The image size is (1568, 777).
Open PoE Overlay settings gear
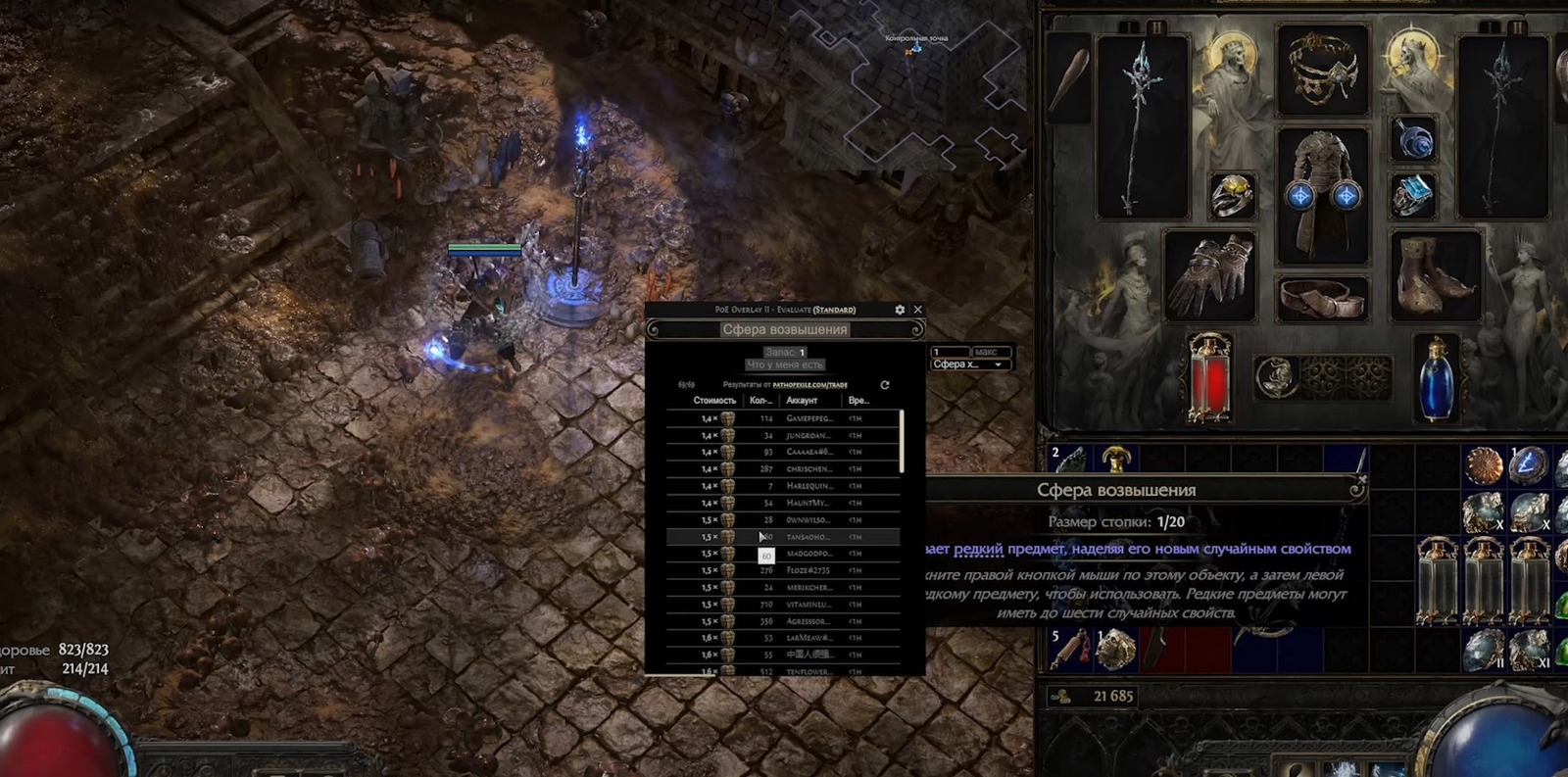(900, 310)
